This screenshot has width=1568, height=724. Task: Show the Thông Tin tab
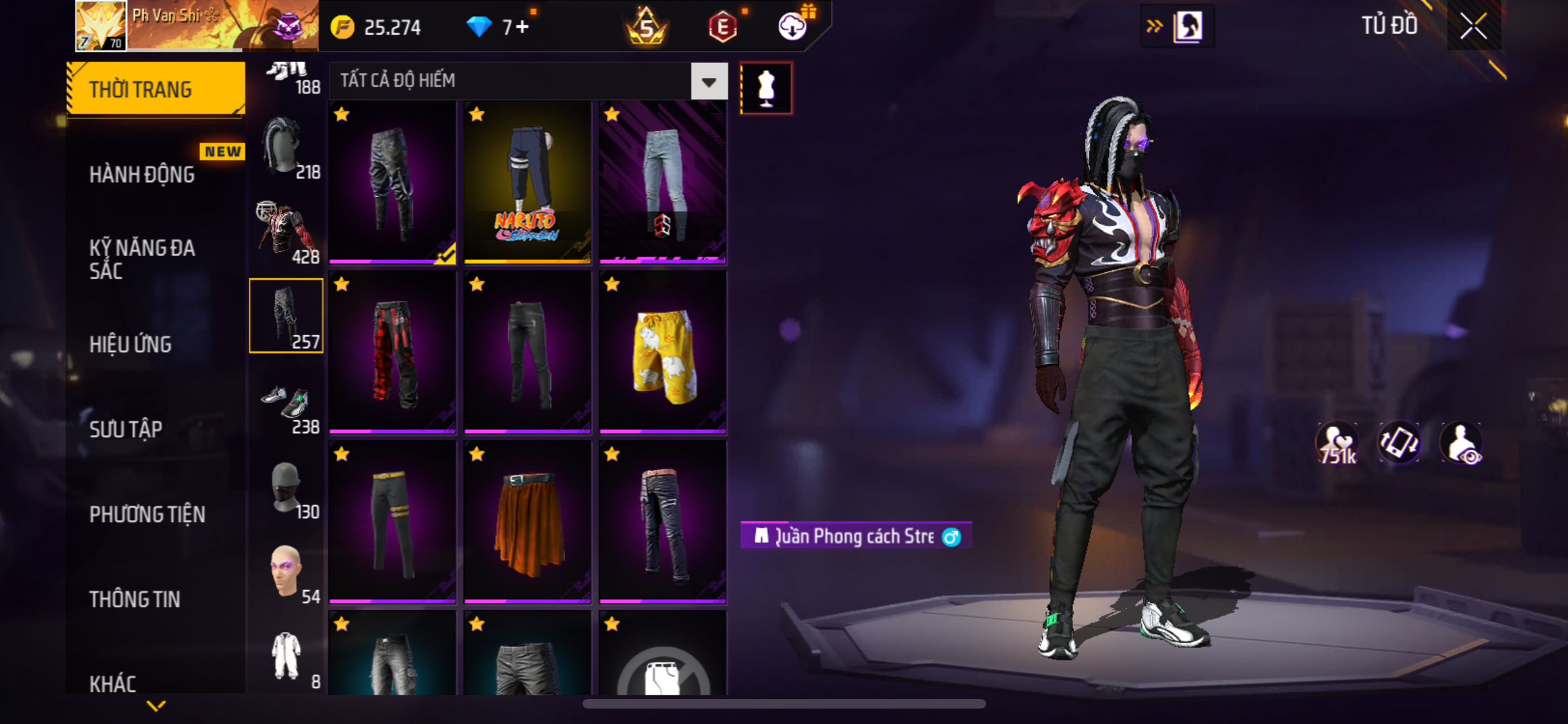[x=135, y=599]
